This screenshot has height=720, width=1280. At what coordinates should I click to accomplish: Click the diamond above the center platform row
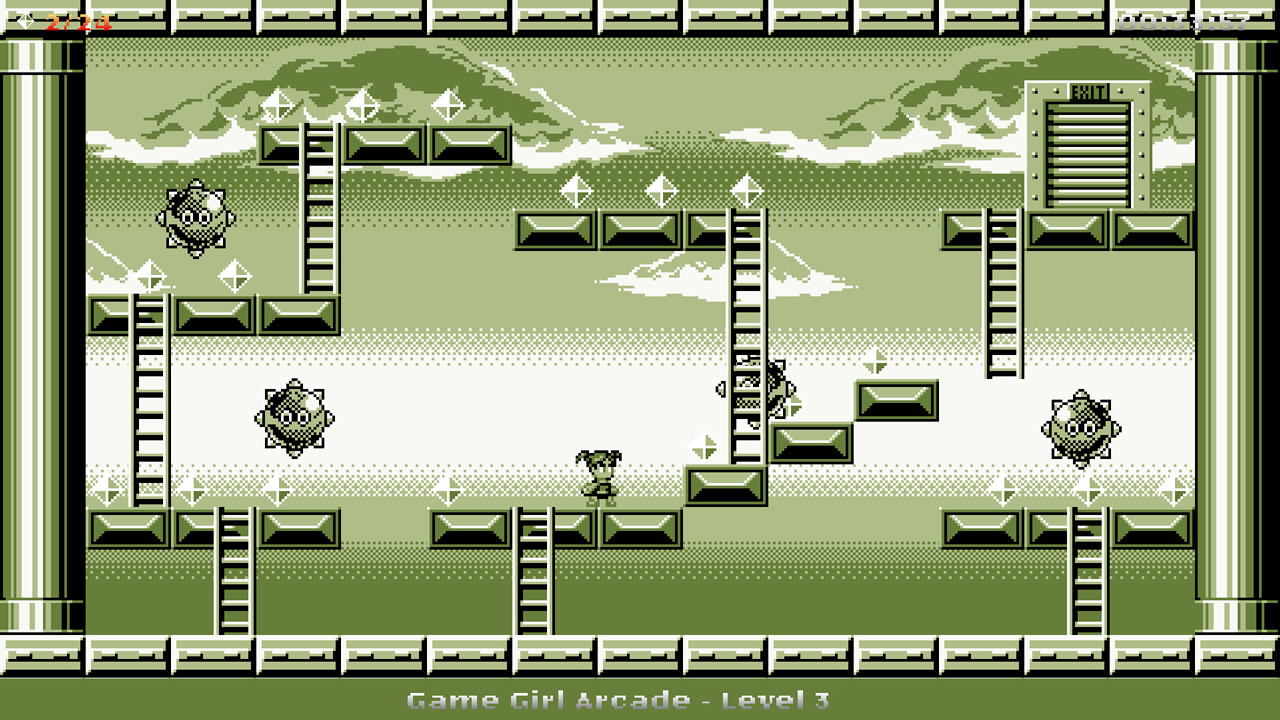coord(660,191)
